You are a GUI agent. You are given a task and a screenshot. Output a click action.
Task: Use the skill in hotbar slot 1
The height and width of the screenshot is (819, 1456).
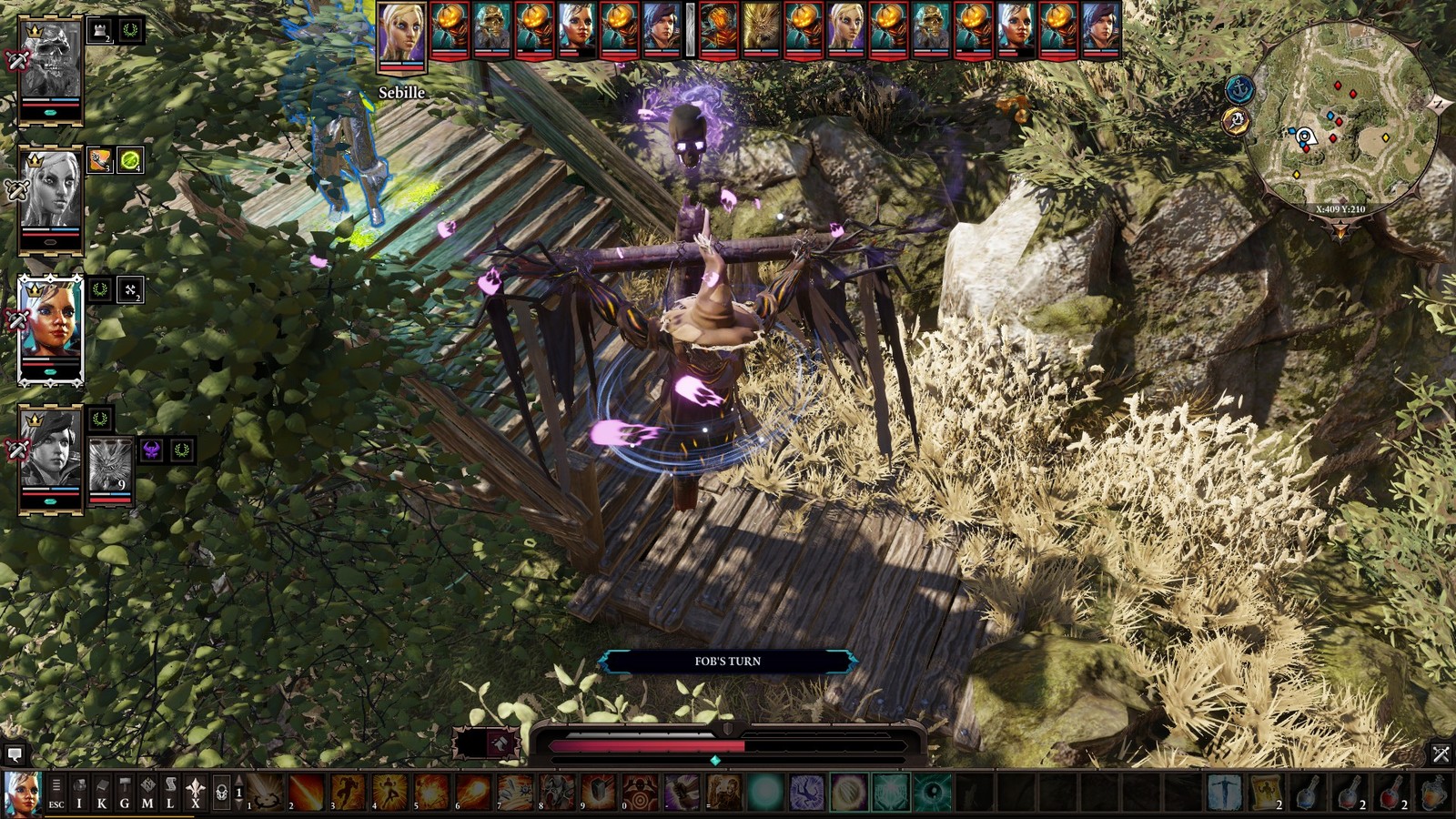(x=266, y=793)
